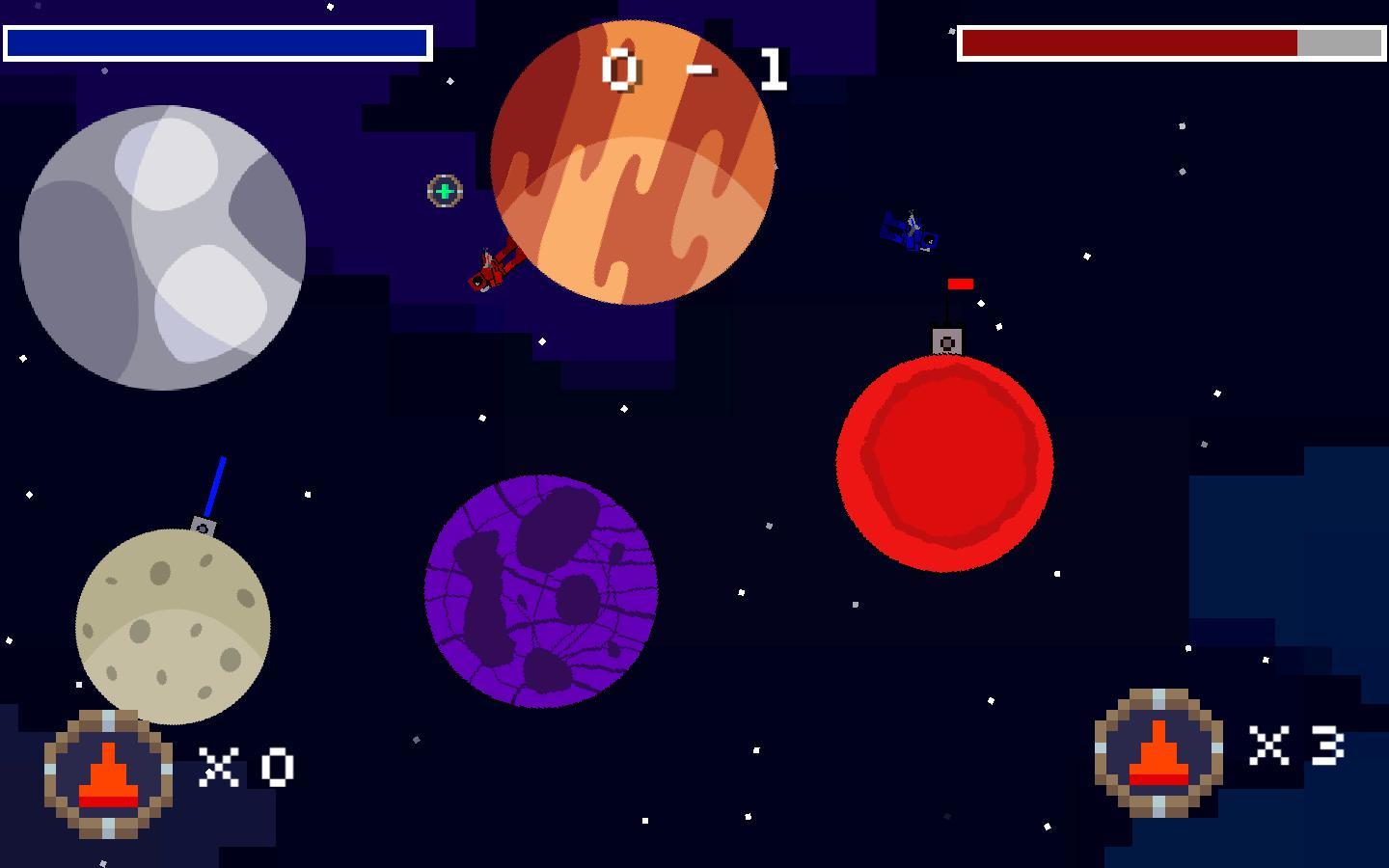The image size is (1389, 868).
Task: Click the number 0 in the score
Action: point(618,69)
